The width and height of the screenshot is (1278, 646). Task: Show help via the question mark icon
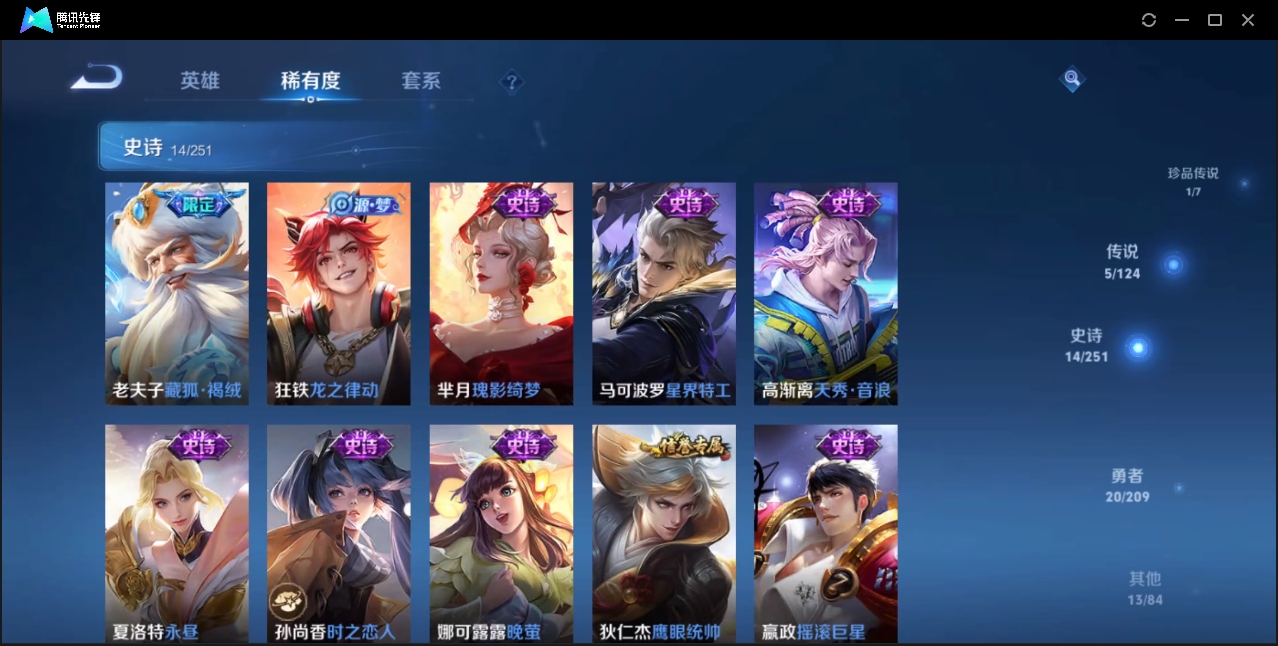[511, 82]
